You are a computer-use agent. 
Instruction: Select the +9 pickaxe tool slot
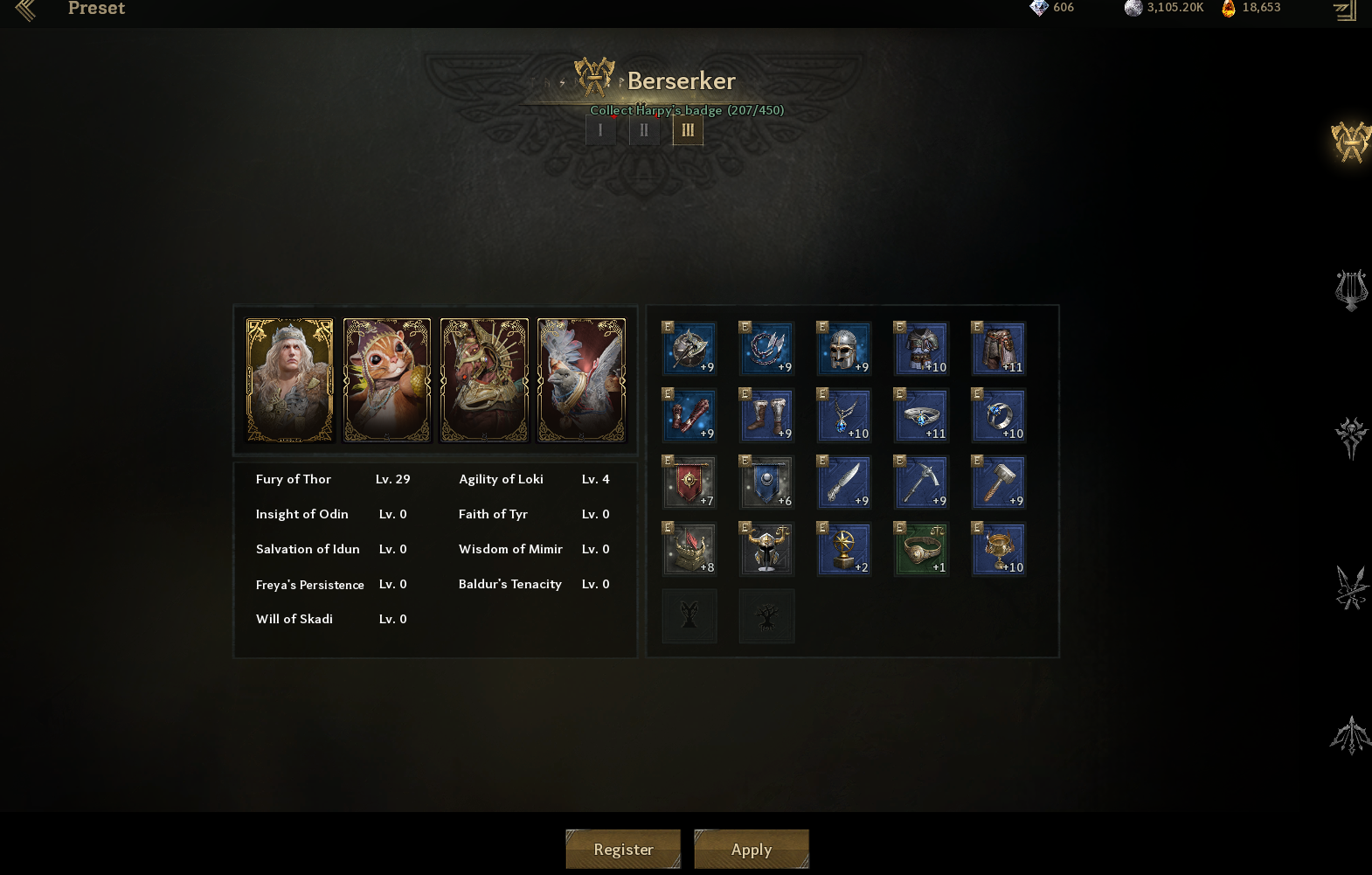tap(921, 483)
